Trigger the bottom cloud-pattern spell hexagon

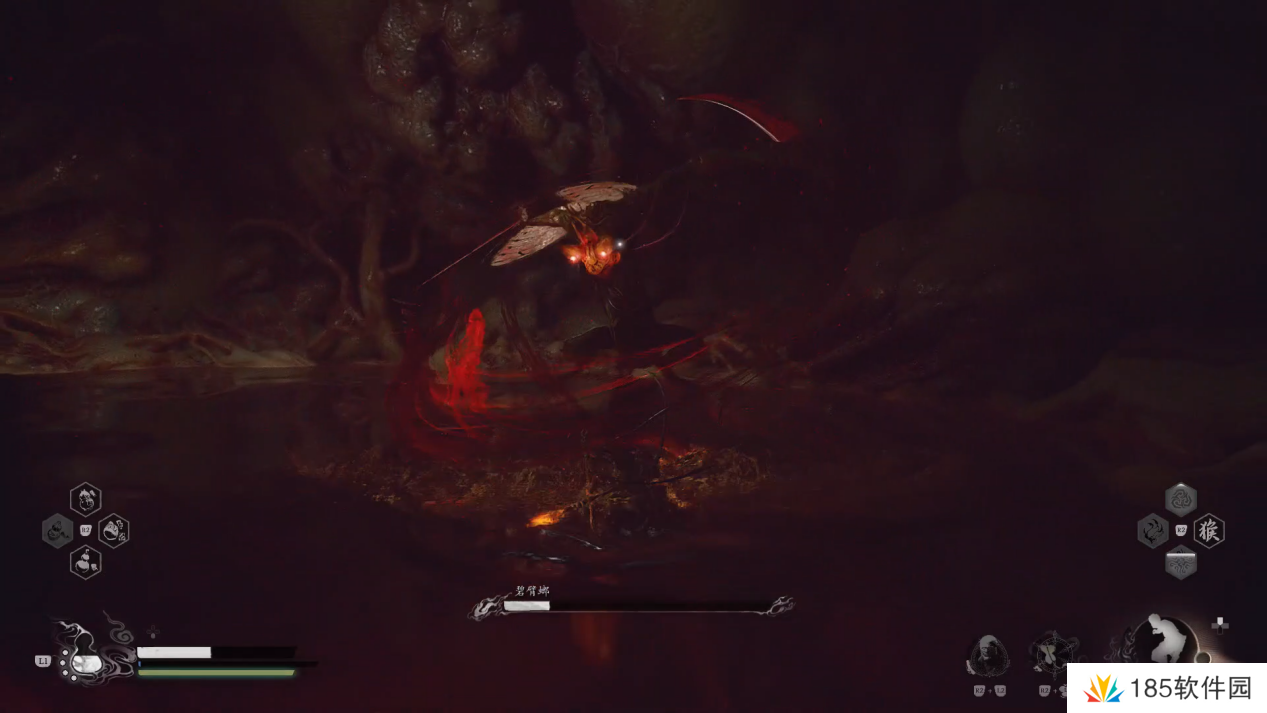[1181, 563]
